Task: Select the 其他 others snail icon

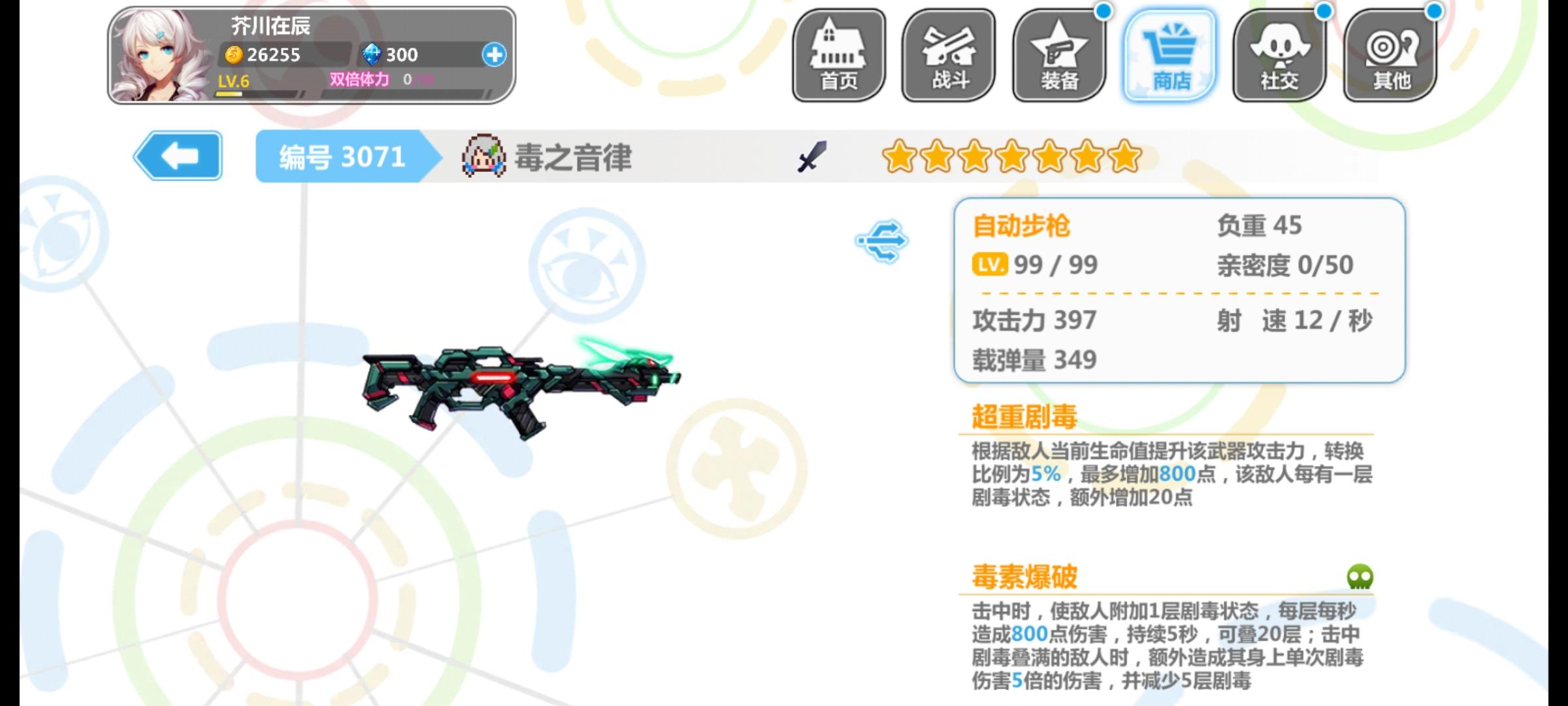Action: (x=1390, y=52)
